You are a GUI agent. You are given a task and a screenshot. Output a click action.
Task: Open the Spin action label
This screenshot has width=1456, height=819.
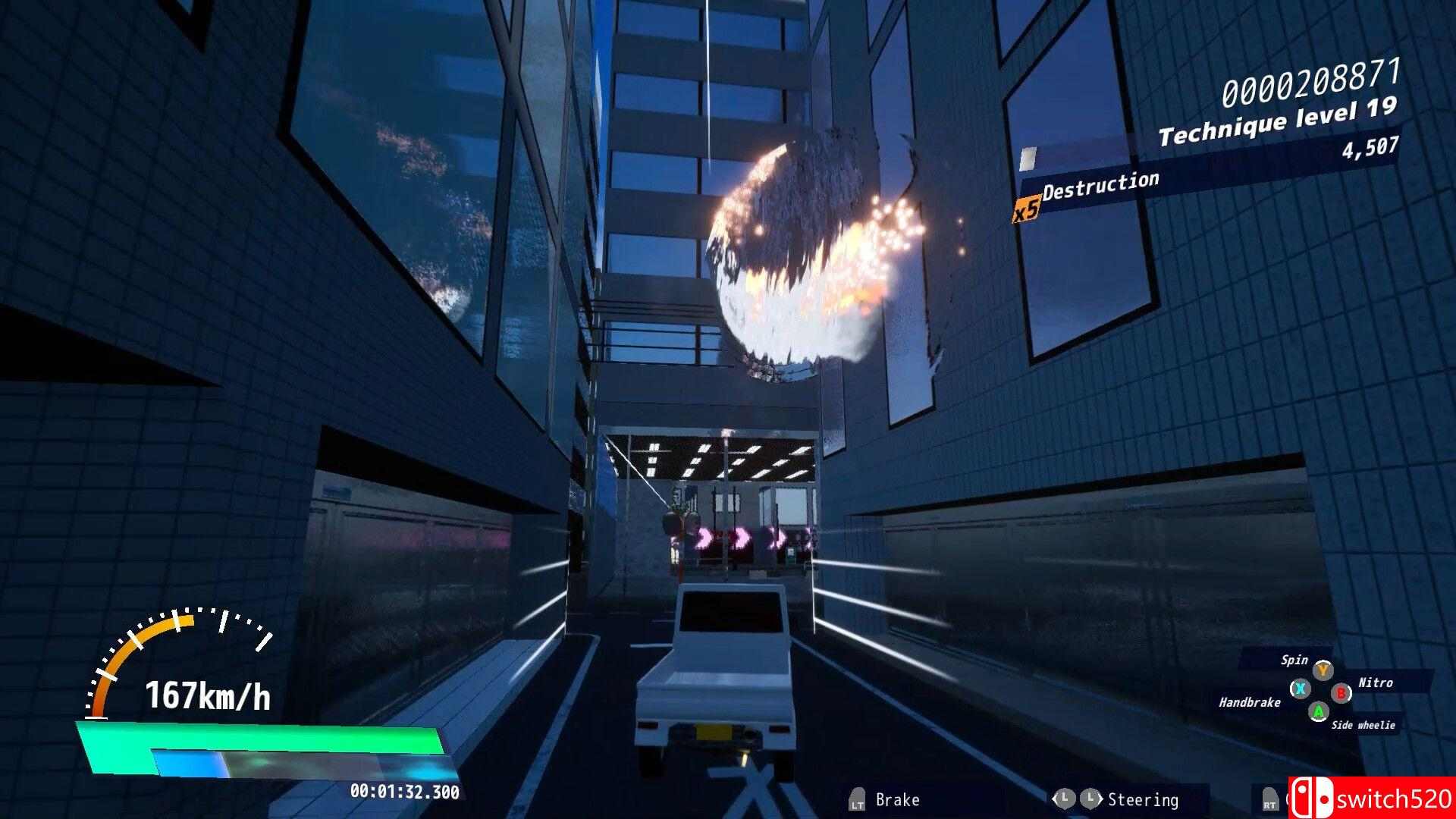pos(1294,660)
